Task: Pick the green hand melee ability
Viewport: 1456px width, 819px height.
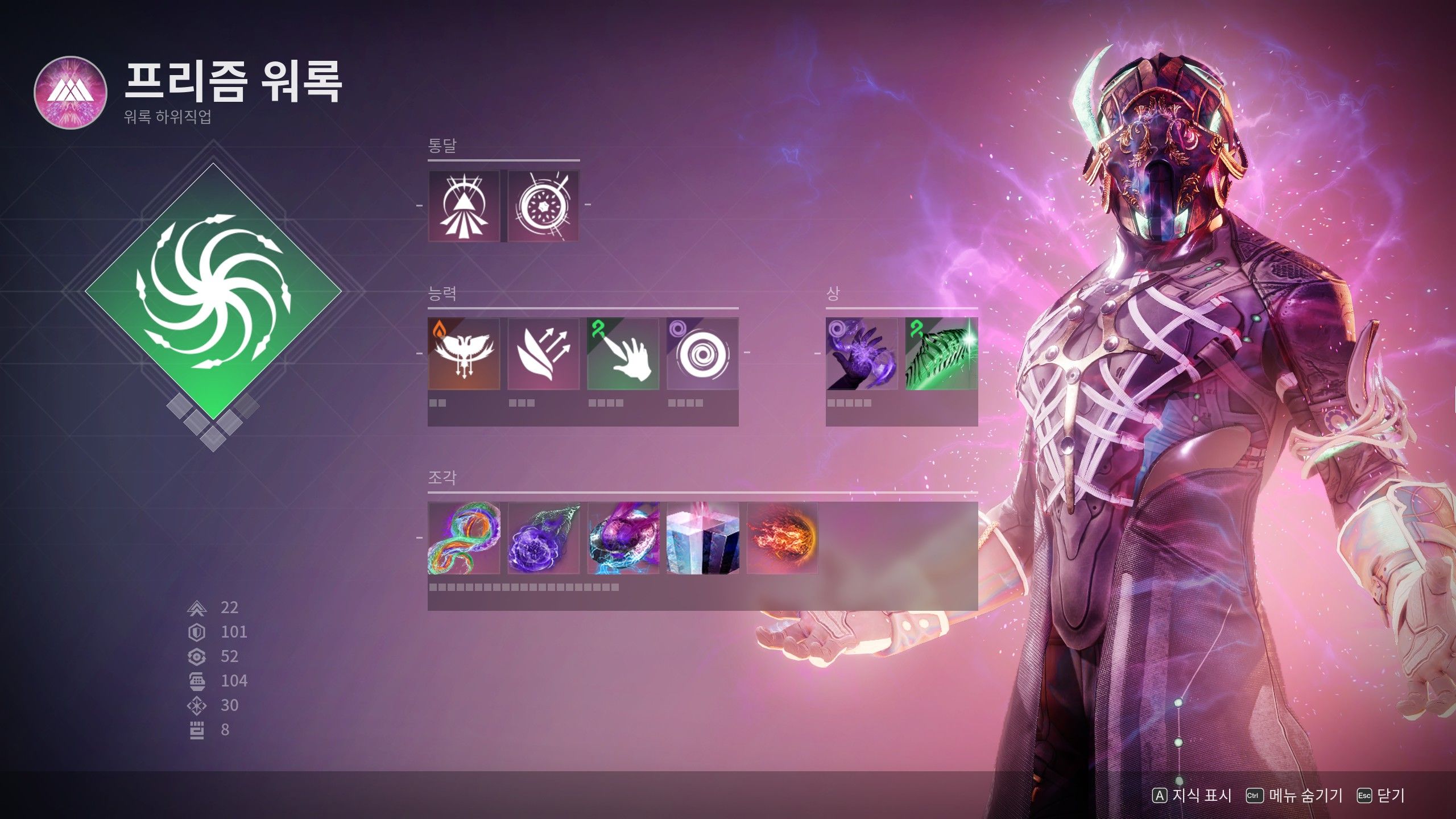Action: (623, 354)
